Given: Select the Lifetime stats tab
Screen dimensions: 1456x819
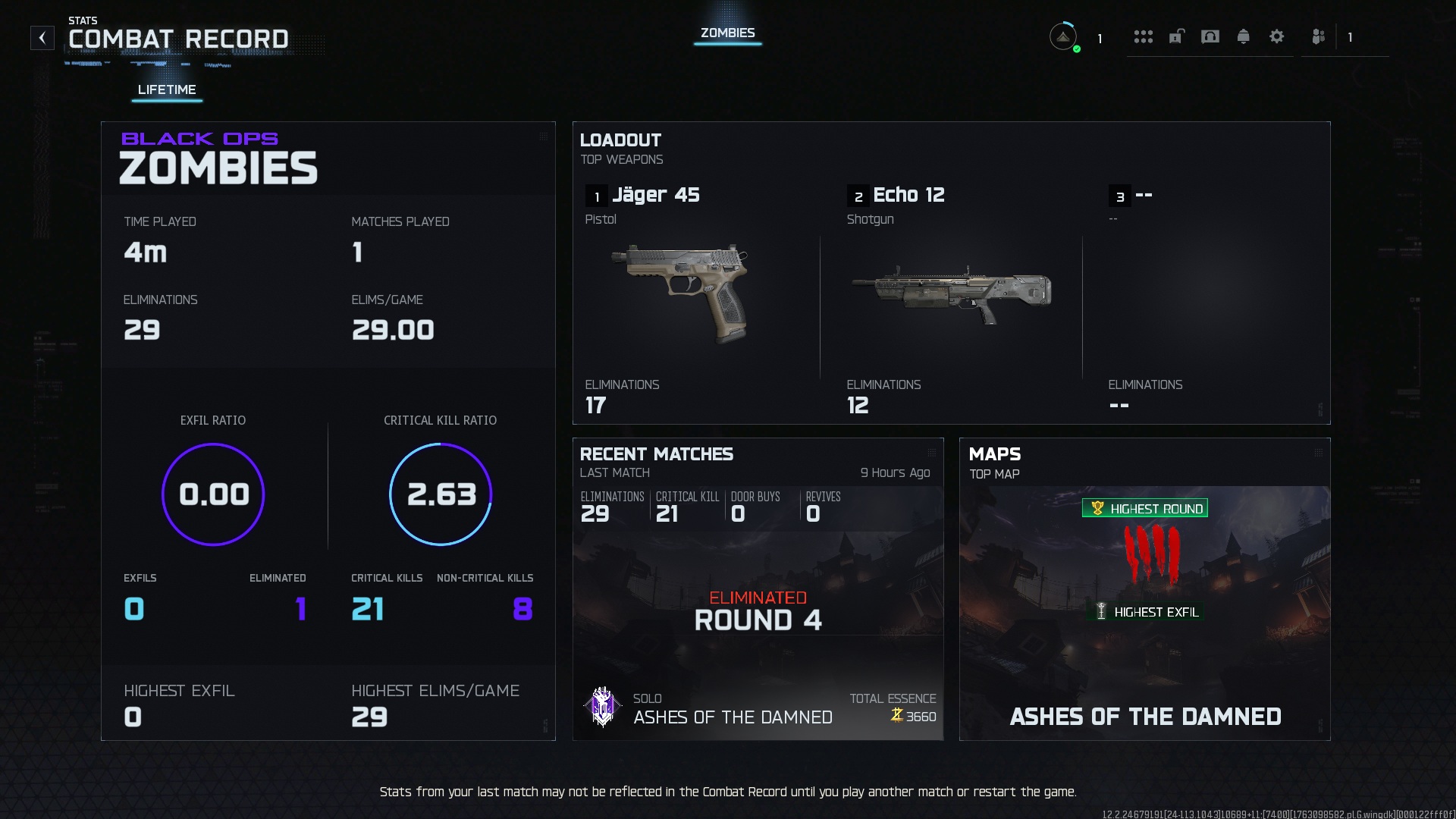Looking at the screenshot, I should 167,89.
